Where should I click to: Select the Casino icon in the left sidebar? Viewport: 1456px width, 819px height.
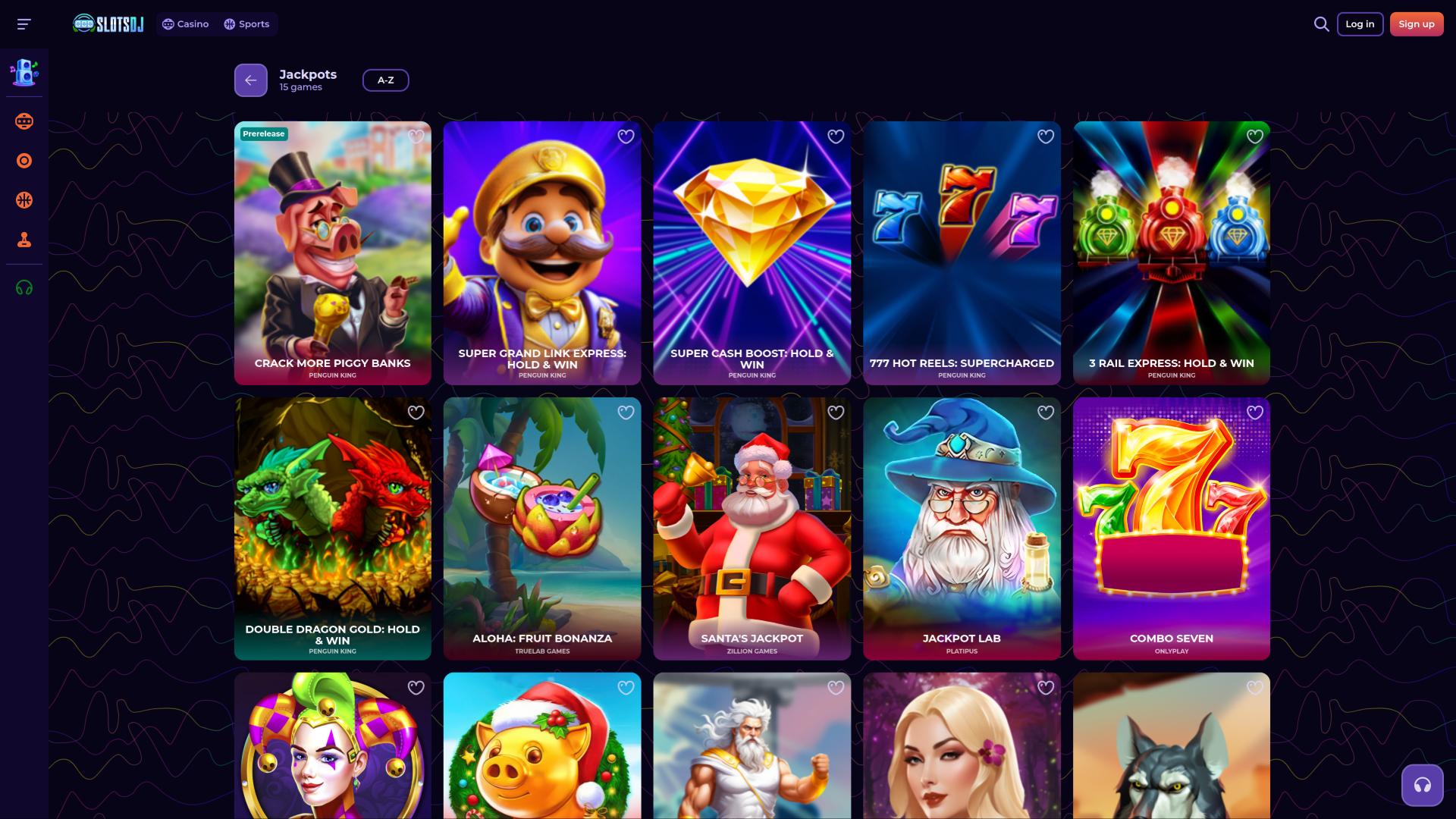(24, 121)
